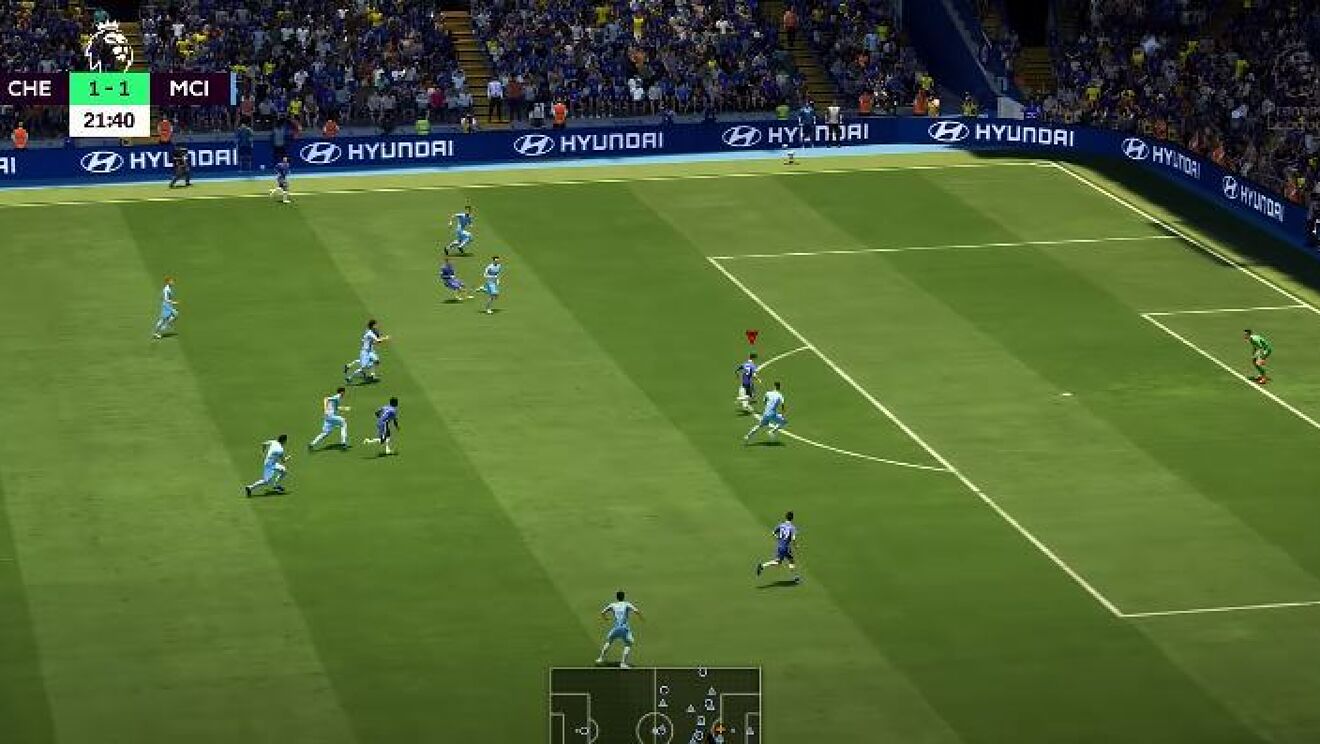Click the ball icon at the top of the radar
The height and width of the screenshot is (744, 1320).
point(703,673)
